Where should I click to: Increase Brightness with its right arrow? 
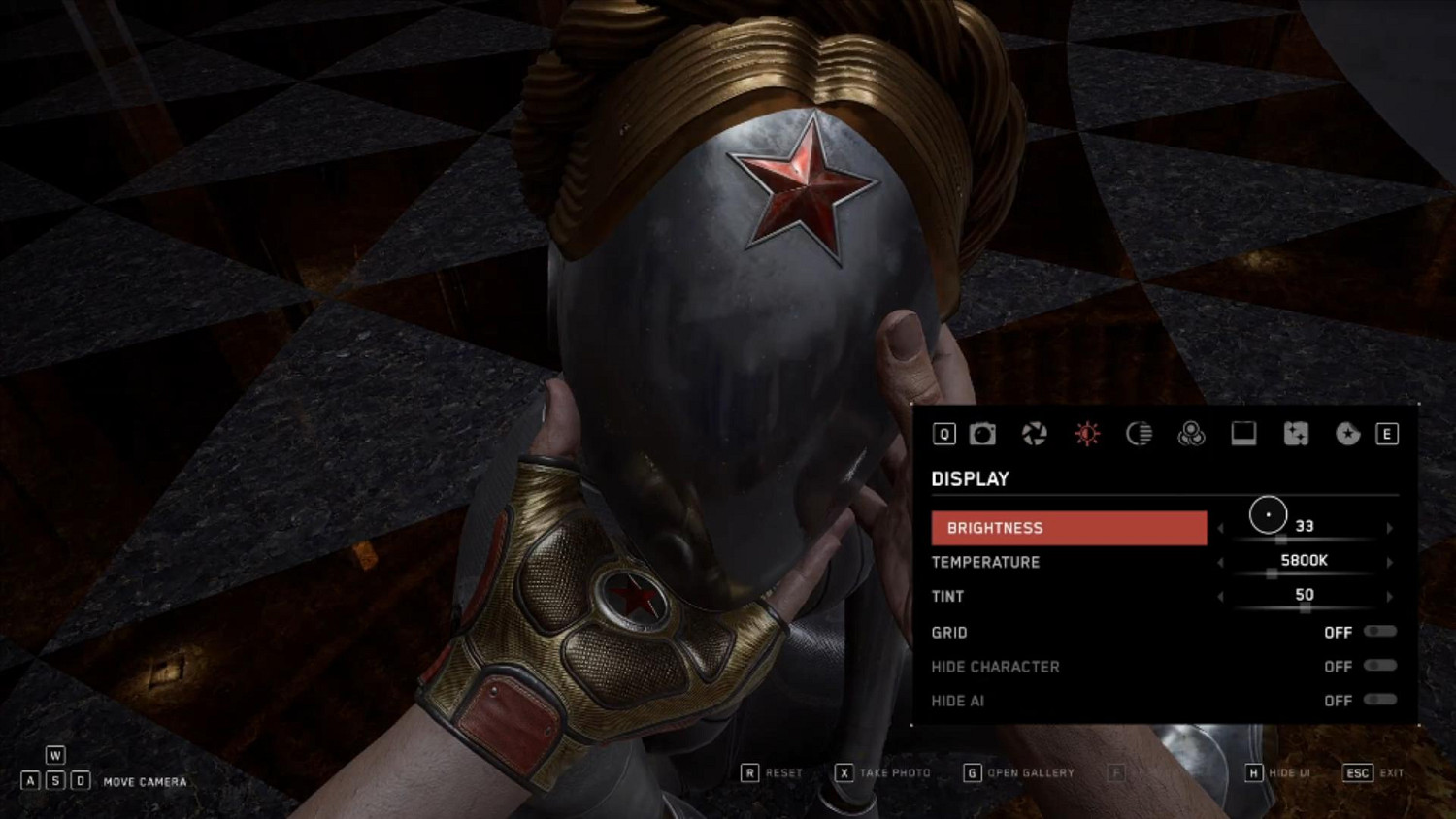click(1390, 528)
